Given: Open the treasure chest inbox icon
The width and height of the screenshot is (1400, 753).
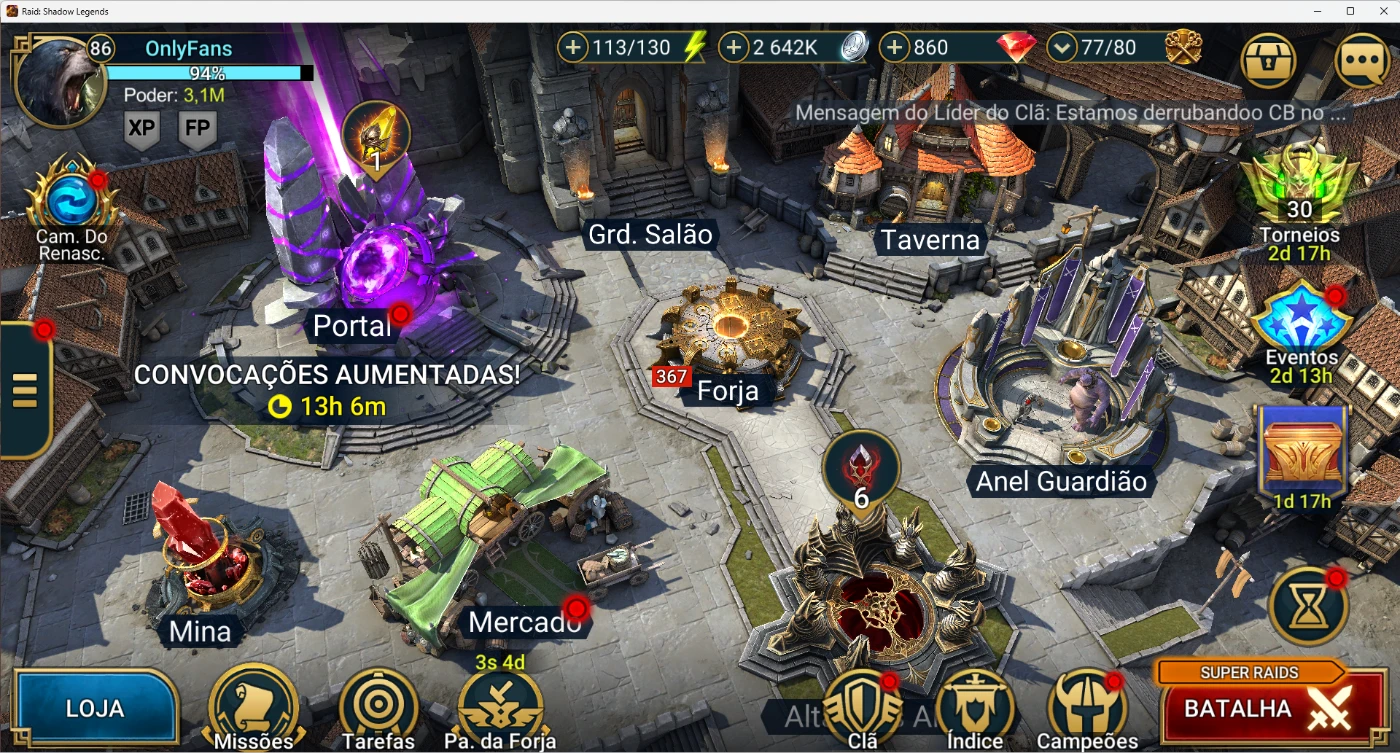Looking at the screenshot, I should point(1268,61).
